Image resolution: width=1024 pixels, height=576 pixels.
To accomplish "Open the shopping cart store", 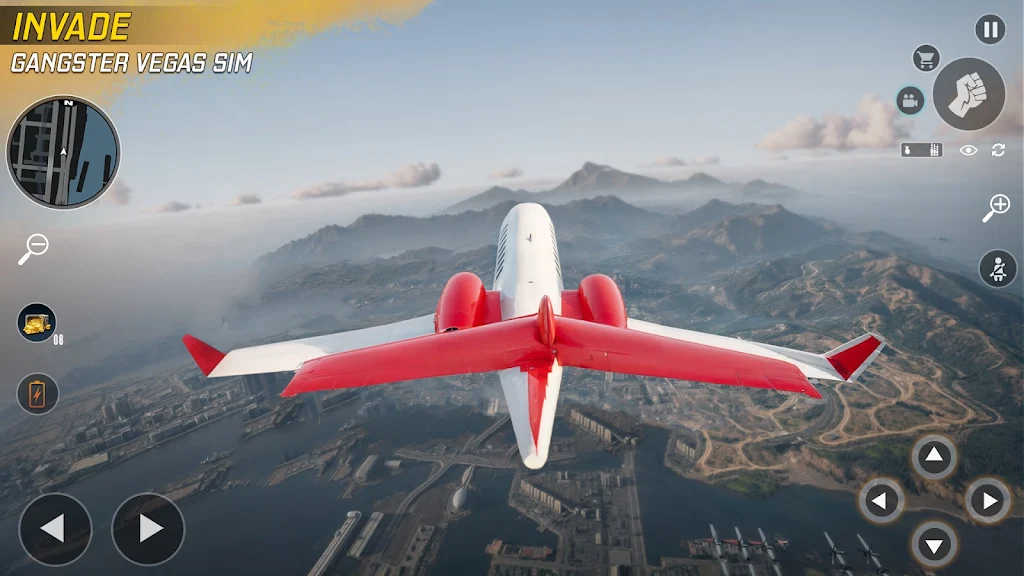I will pyautogui.click(x=926, y=58).
